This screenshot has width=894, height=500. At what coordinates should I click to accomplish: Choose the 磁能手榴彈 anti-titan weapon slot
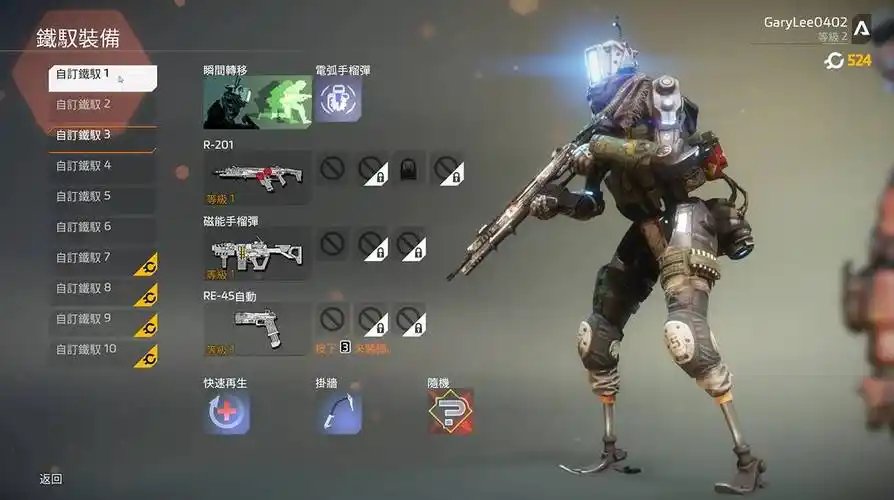(x=257, y=253)
